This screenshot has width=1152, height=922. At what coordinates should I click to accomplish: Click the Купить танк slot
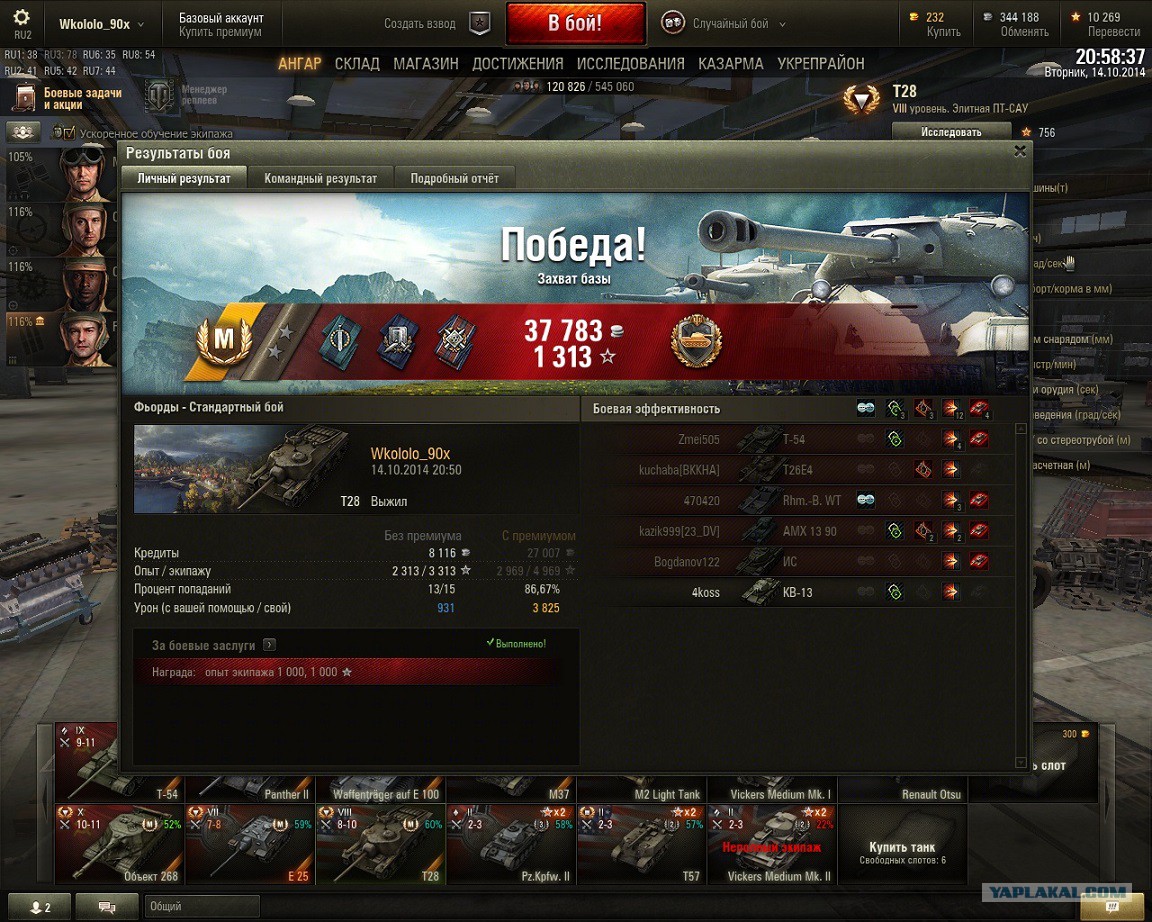[x=902, y=846]
